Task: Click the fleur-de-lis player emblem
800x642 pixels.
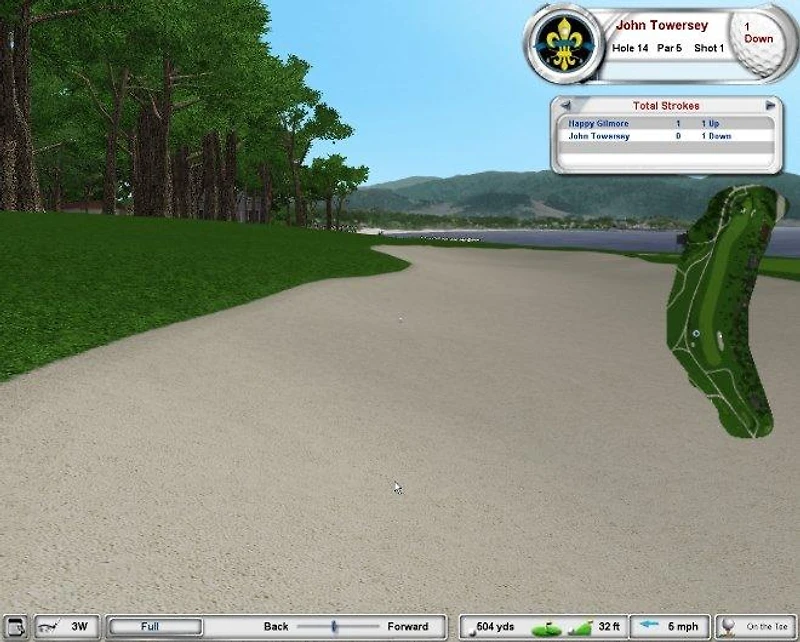Action: click(x=564, y=45)
